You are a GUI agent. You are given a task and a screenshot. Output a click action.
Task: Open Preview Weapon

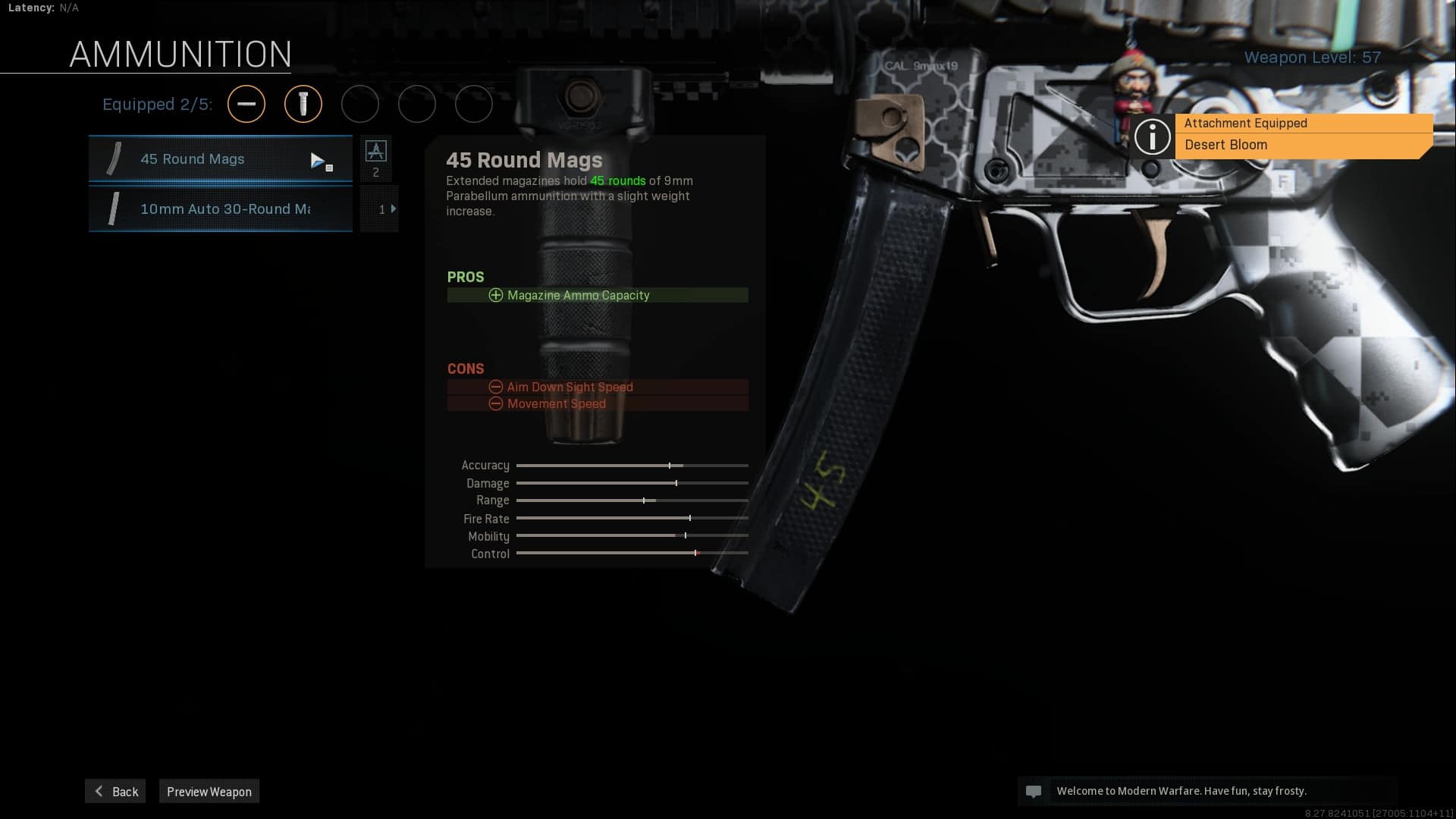209,791
